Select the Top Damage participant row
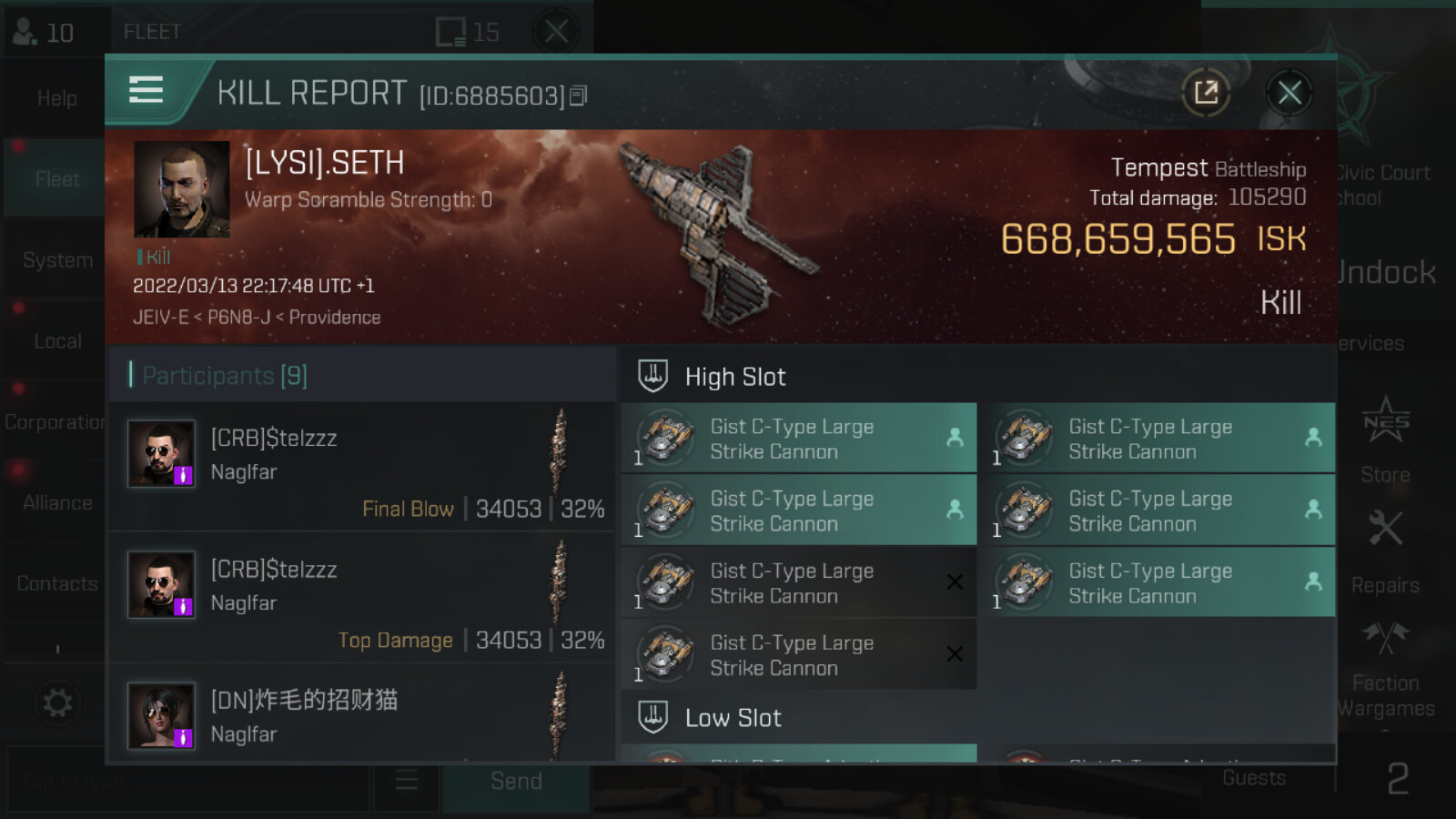The height and width of the screenshot is (819, 1456). pos(362,598)
